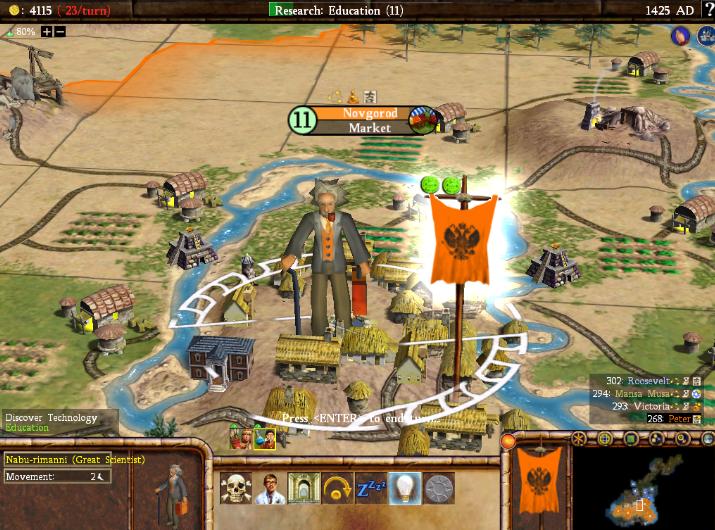This screenshot has height=530, width=715.
Task: Select the Novgorod city name banner
Action: (370, 113)
